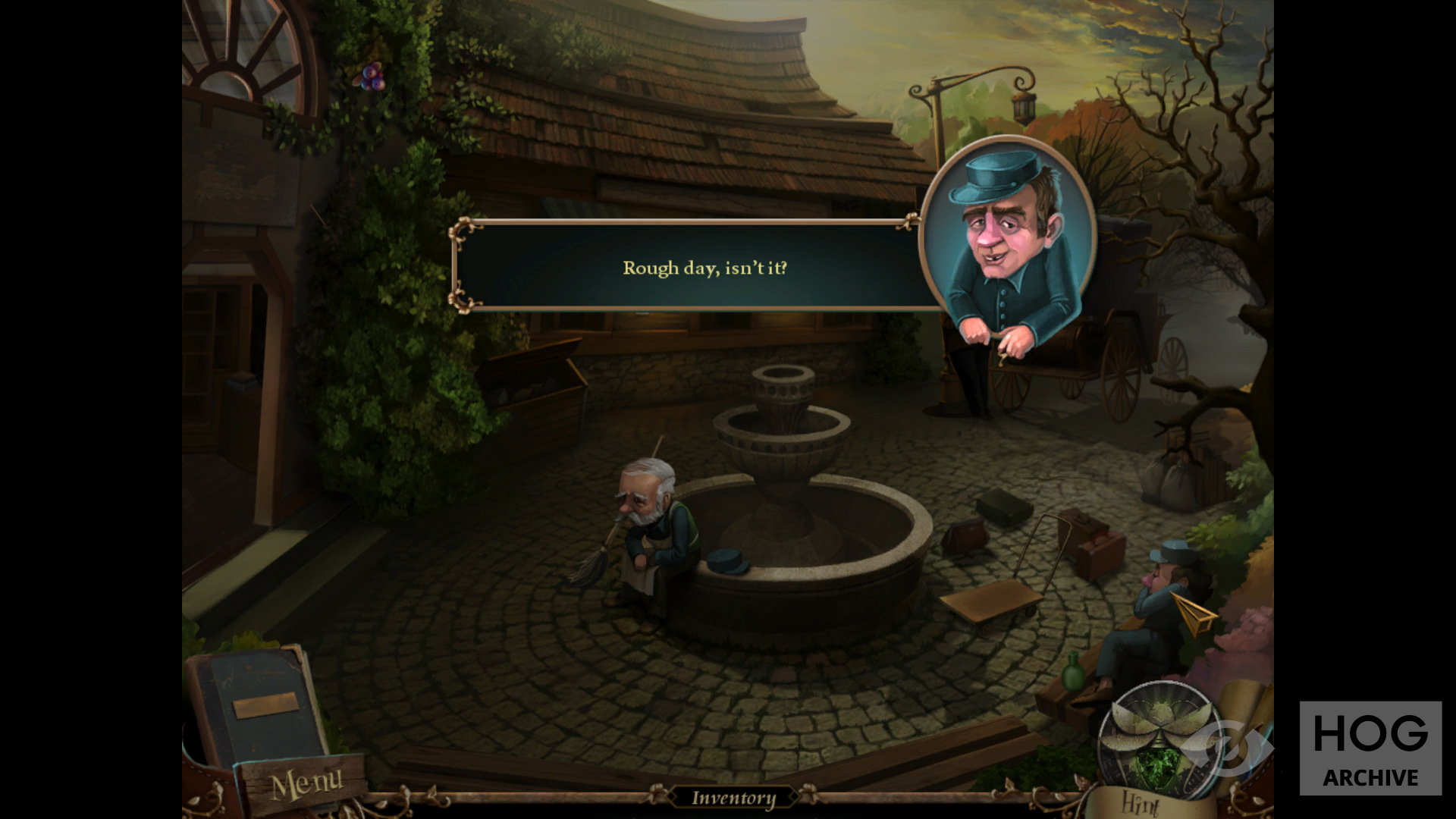
Task: Continue the "Rough day, isn't it?" dialogue
Action: click(704, 268)
